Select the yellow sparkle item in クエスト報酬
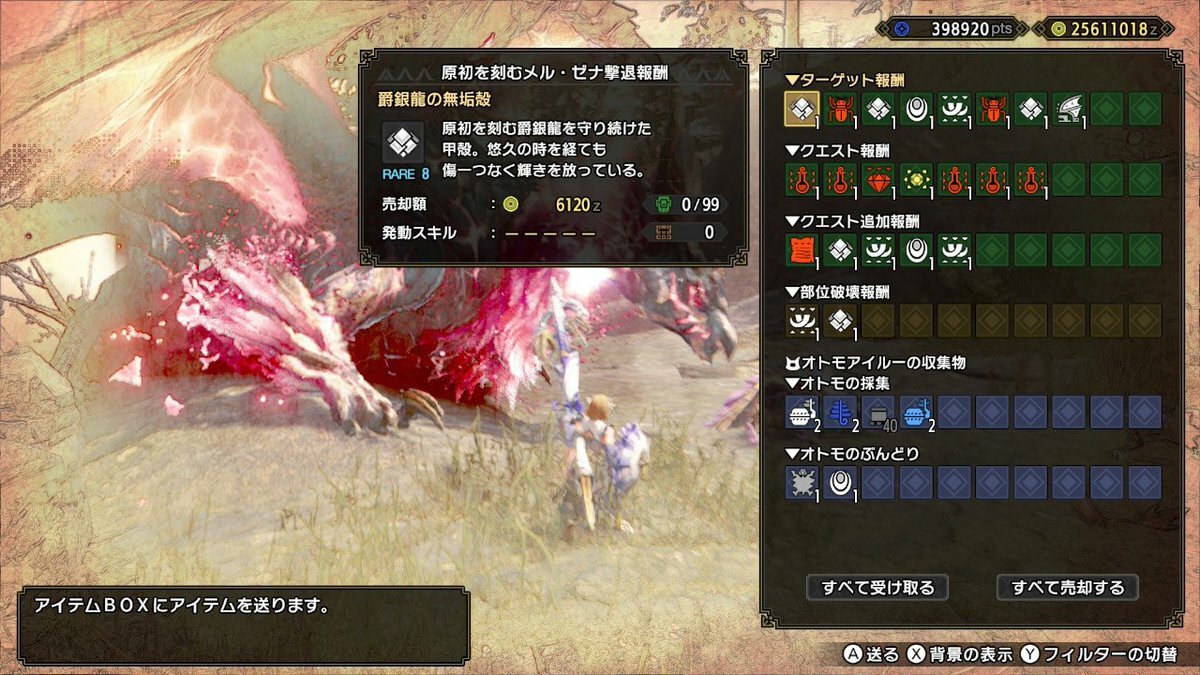This screenshot has width=1200, height=675. click(916, 180)
